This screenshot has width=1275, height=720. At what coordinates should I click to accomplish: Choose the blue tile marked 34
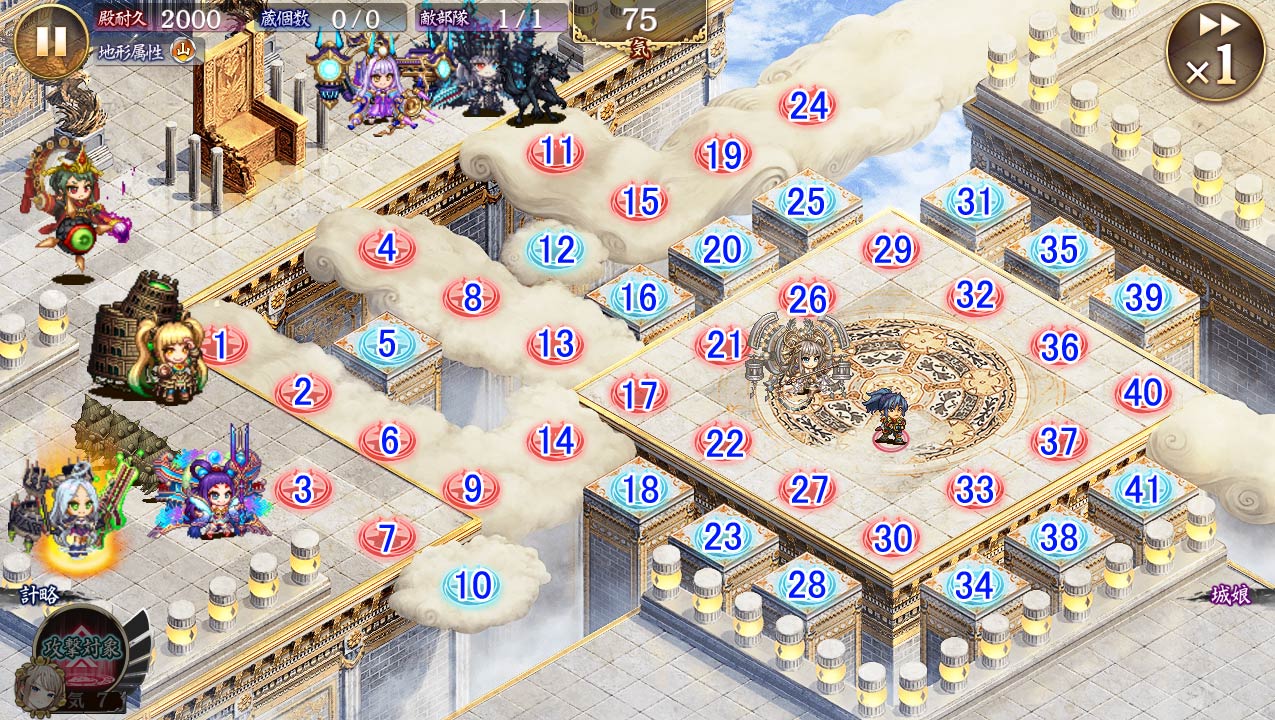click(x=974, y=585)
